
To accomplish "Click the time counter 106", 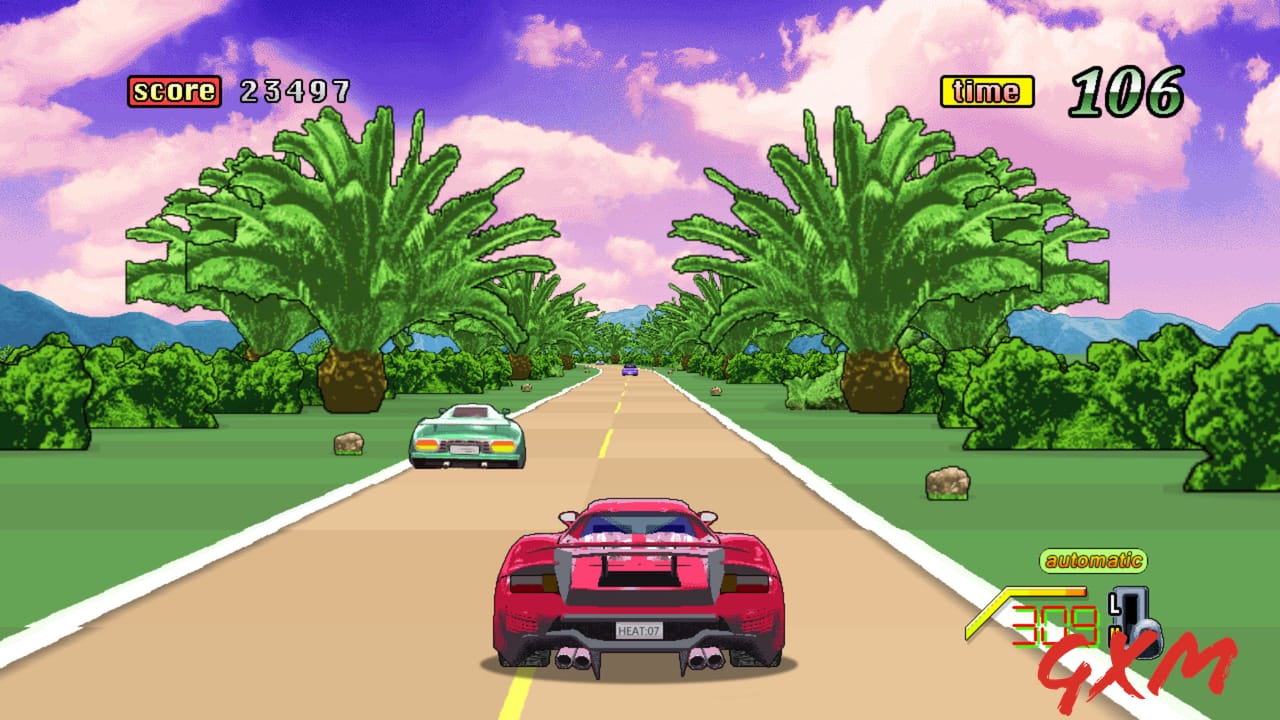I will pos(1125,88).
